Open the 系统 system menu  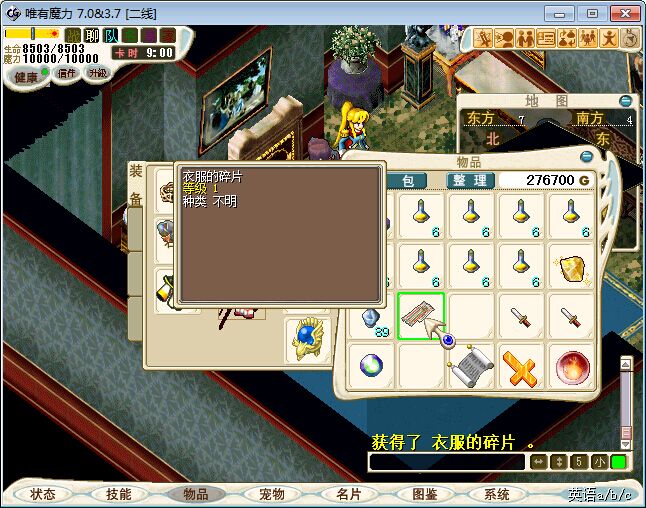497,494
